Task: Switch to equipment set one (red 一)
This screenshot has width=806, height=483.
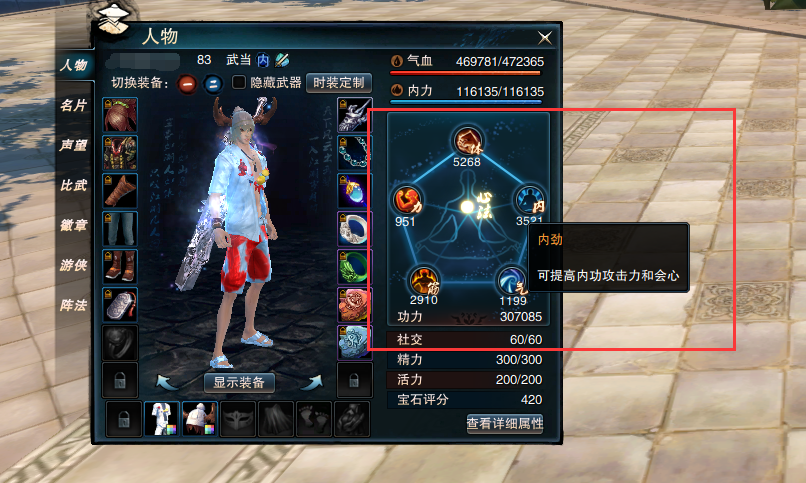Action: tap(187, 83)
